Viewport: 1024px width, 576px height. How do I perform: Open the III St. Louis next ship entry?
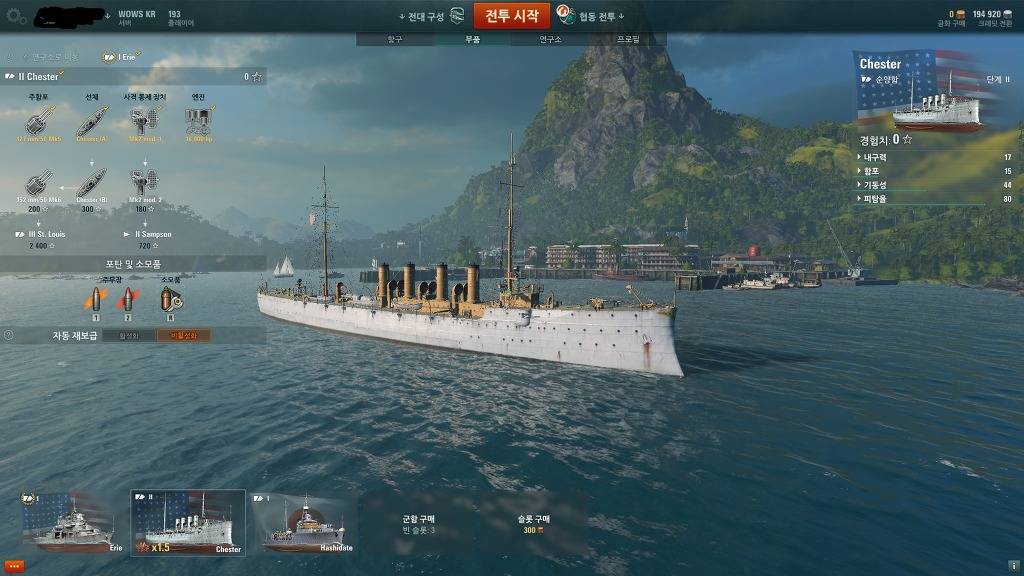pyautogui.click(x=39, y=239)
